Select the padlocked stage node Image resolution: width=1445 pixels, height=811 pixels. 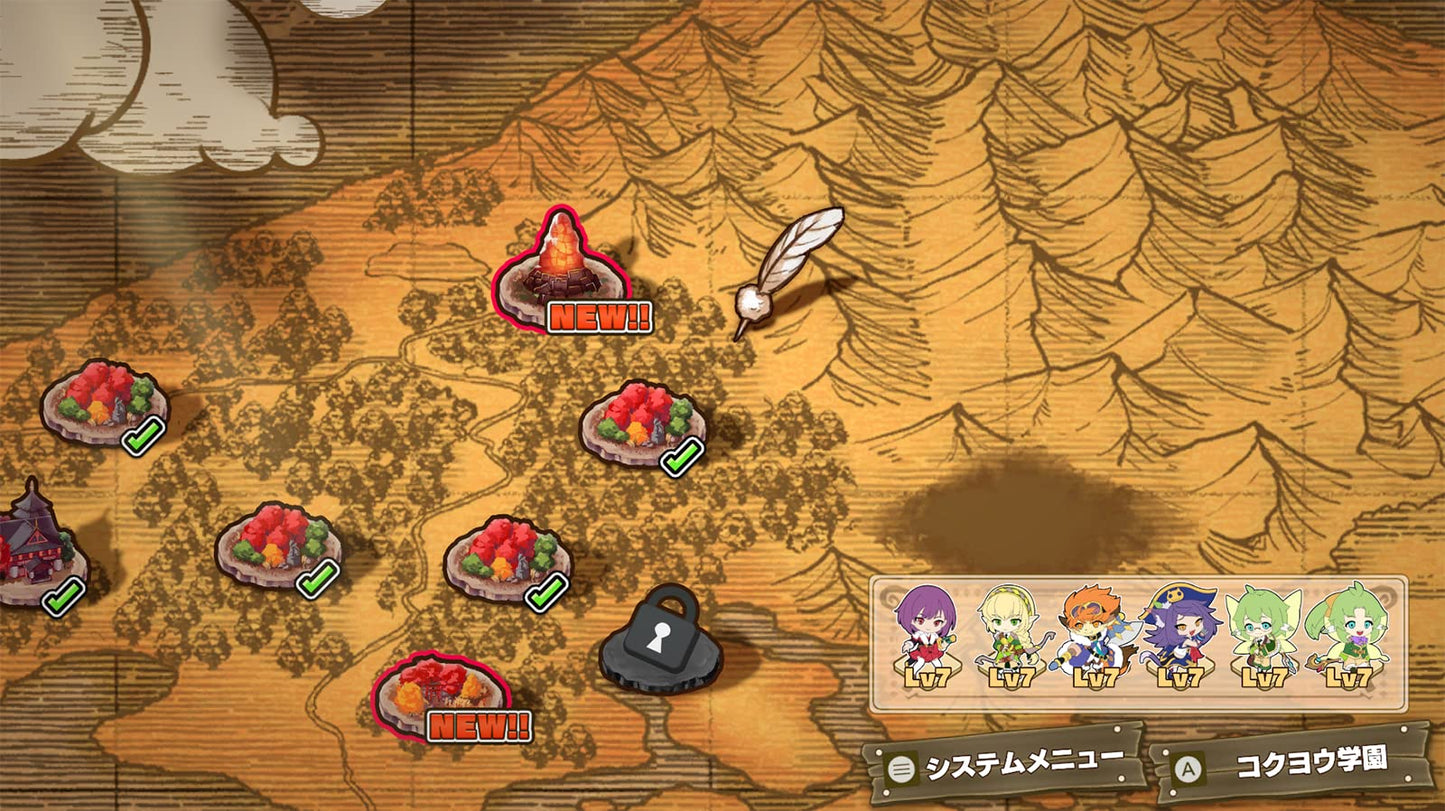660,640
